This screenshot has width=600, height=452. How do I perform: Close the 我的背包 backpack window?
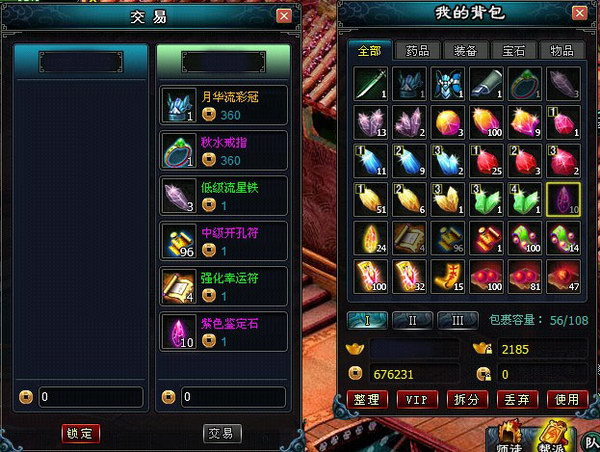coord(578,12)
